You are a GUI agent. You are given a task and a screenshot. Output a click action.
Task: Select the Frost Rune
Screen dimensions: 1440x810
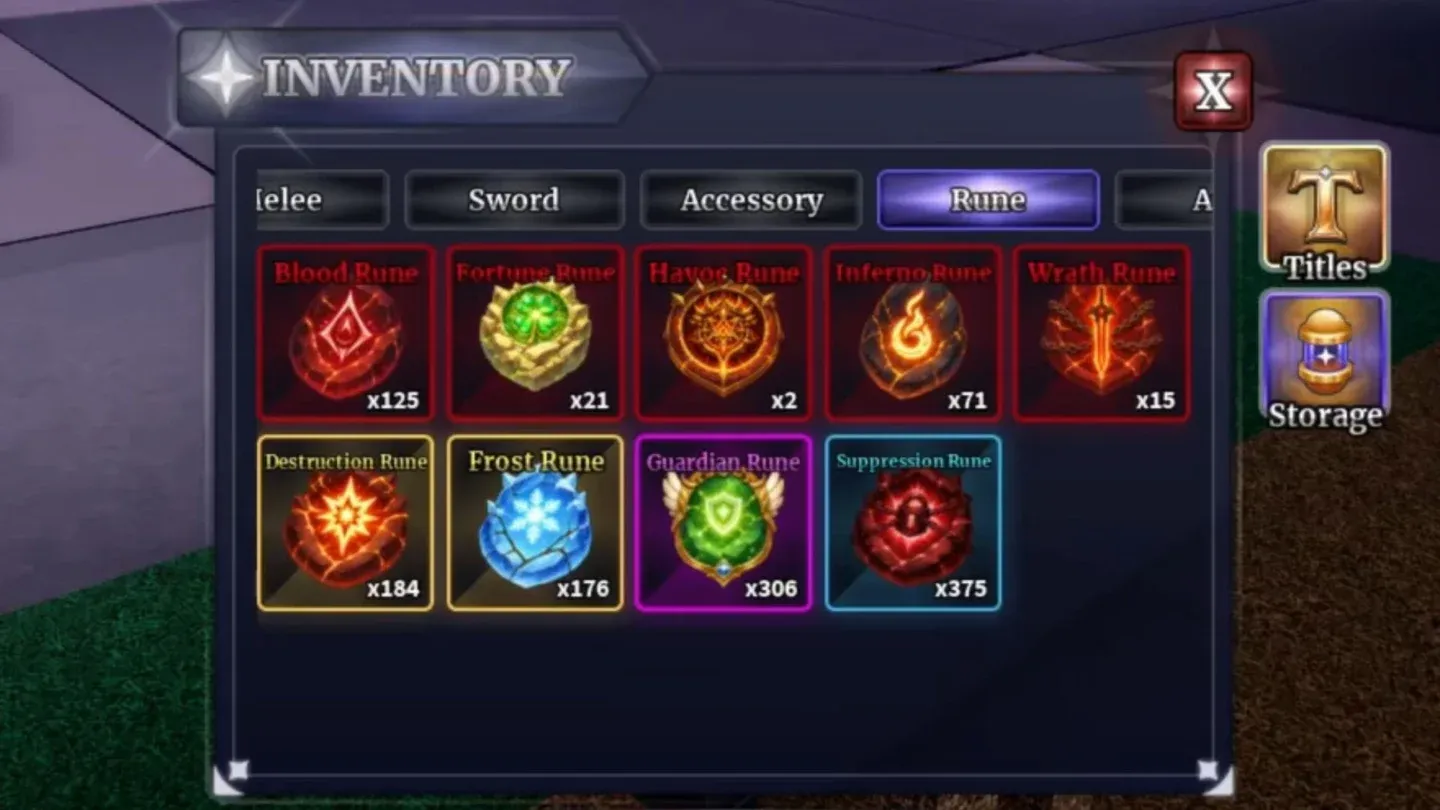[x=535, y=523]
